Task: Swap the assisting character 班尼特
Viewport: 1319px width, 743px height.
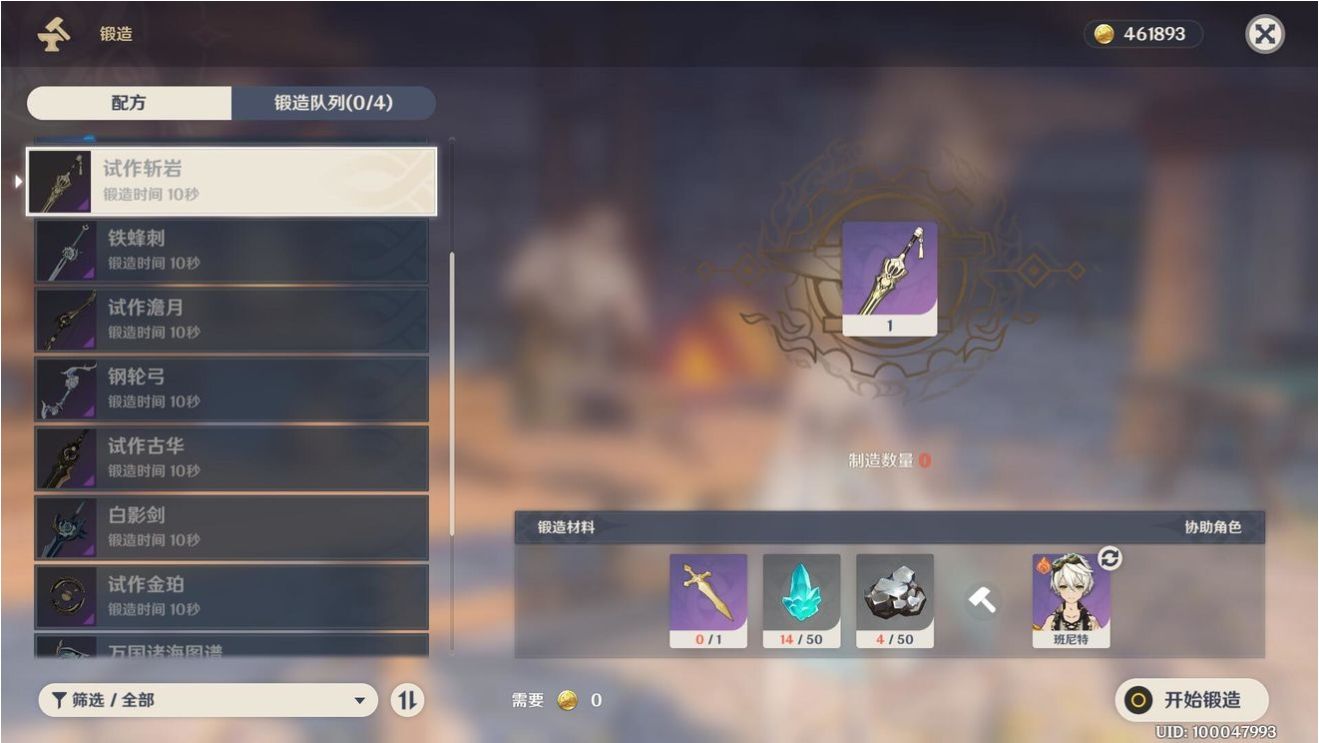Action: 1109,559
